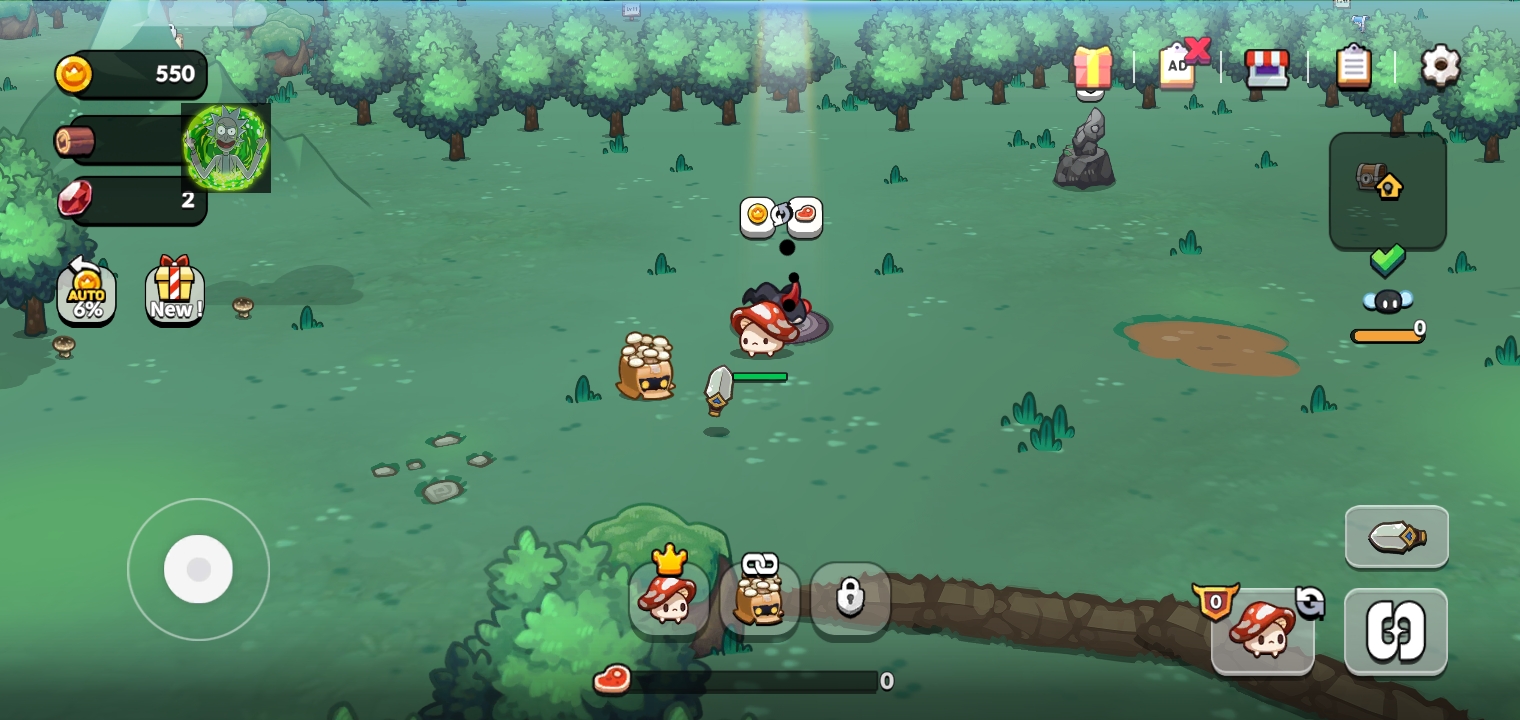Open the gear settings menu

(x=1440, y=66)
